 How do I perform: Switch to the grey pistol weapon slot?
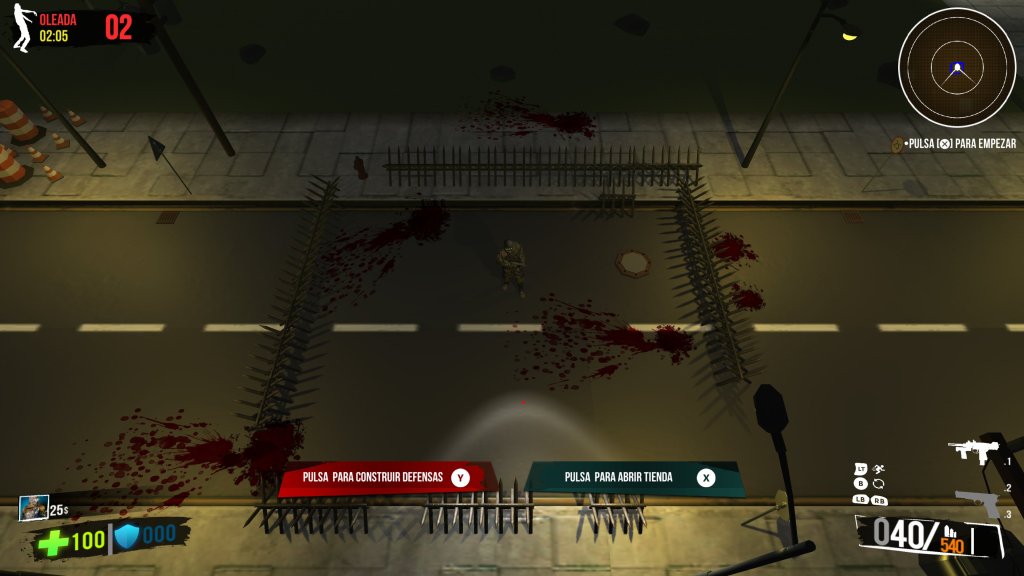point(977,501)
